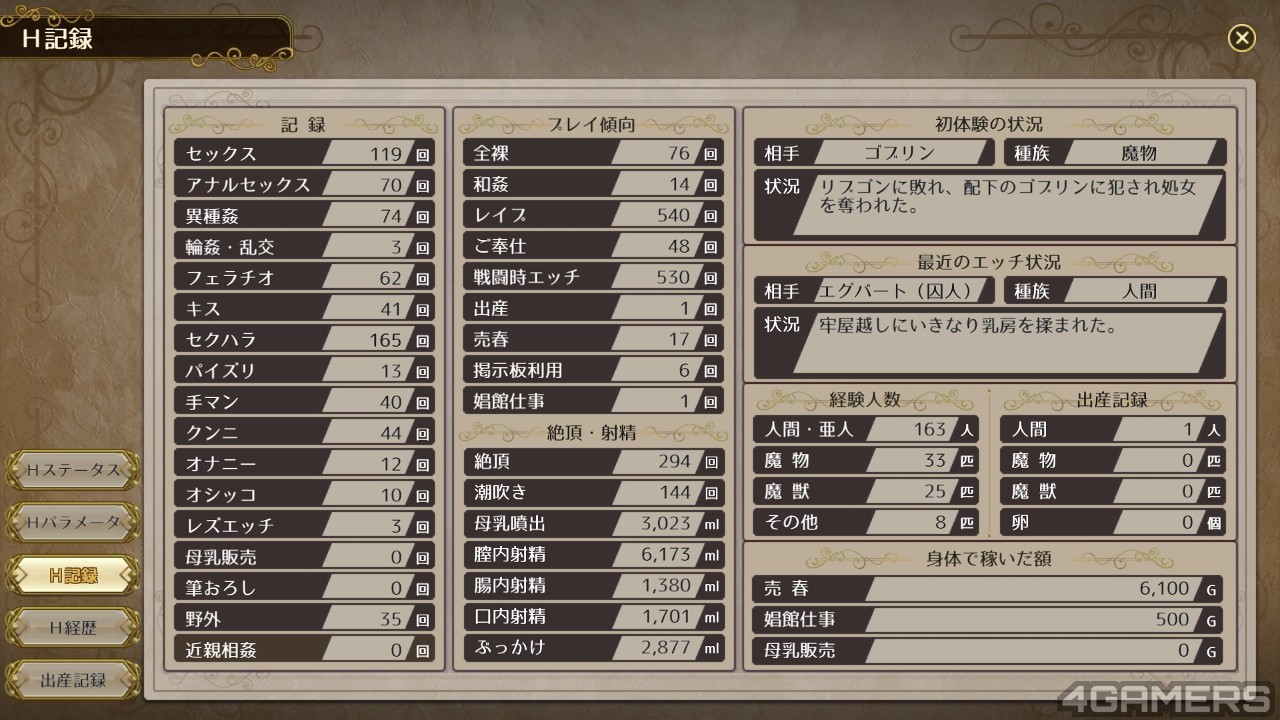Open the Hパラメータ tab

click(x=73, y=522)
